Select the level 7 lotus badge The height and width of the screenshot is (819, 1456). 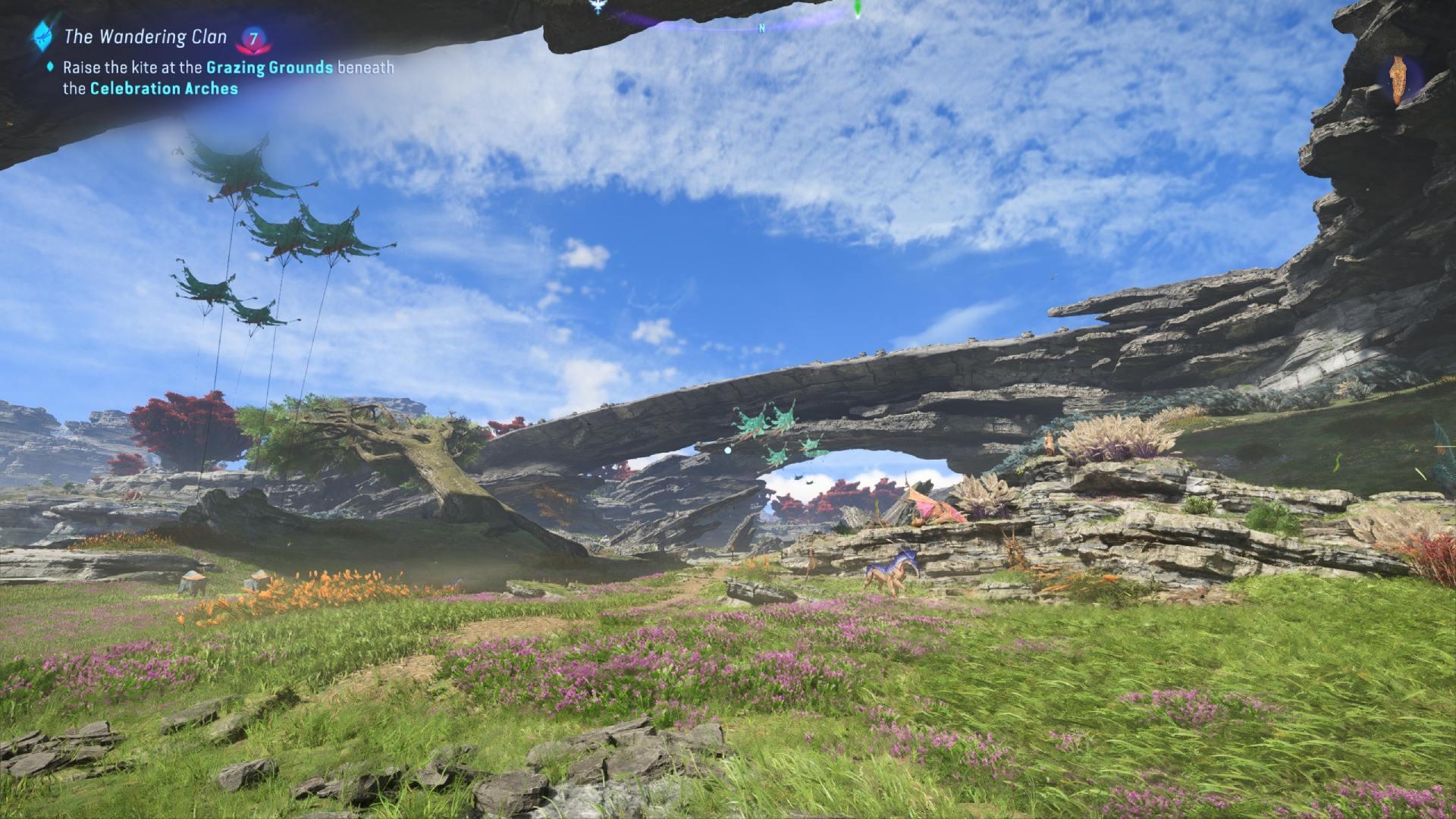point(253,38)
